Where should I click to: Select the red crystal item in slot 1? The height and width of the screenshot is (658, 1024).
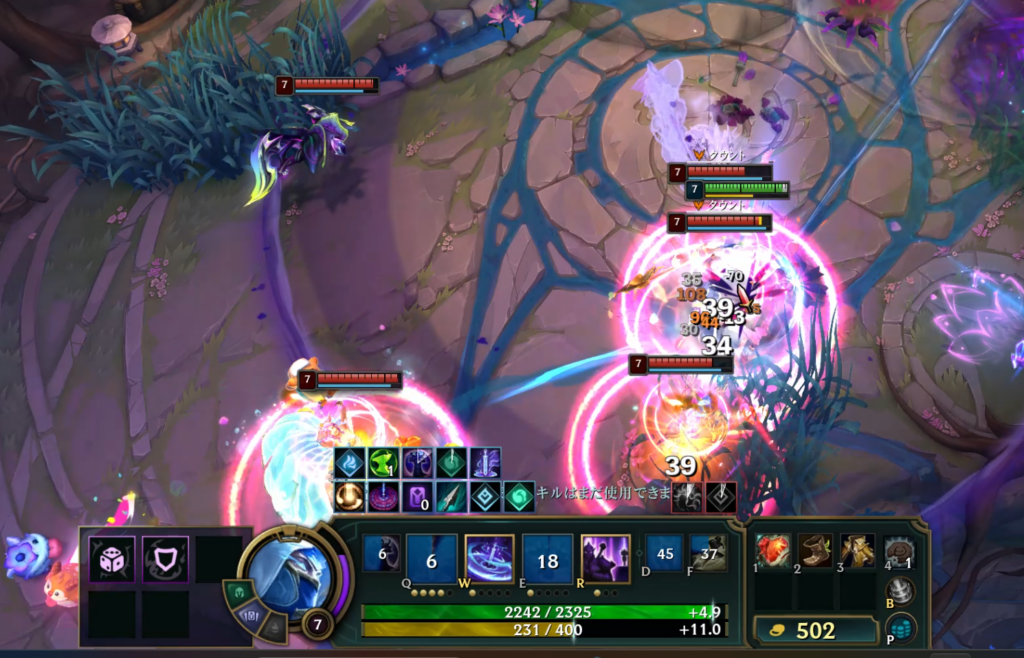point(773,551)
